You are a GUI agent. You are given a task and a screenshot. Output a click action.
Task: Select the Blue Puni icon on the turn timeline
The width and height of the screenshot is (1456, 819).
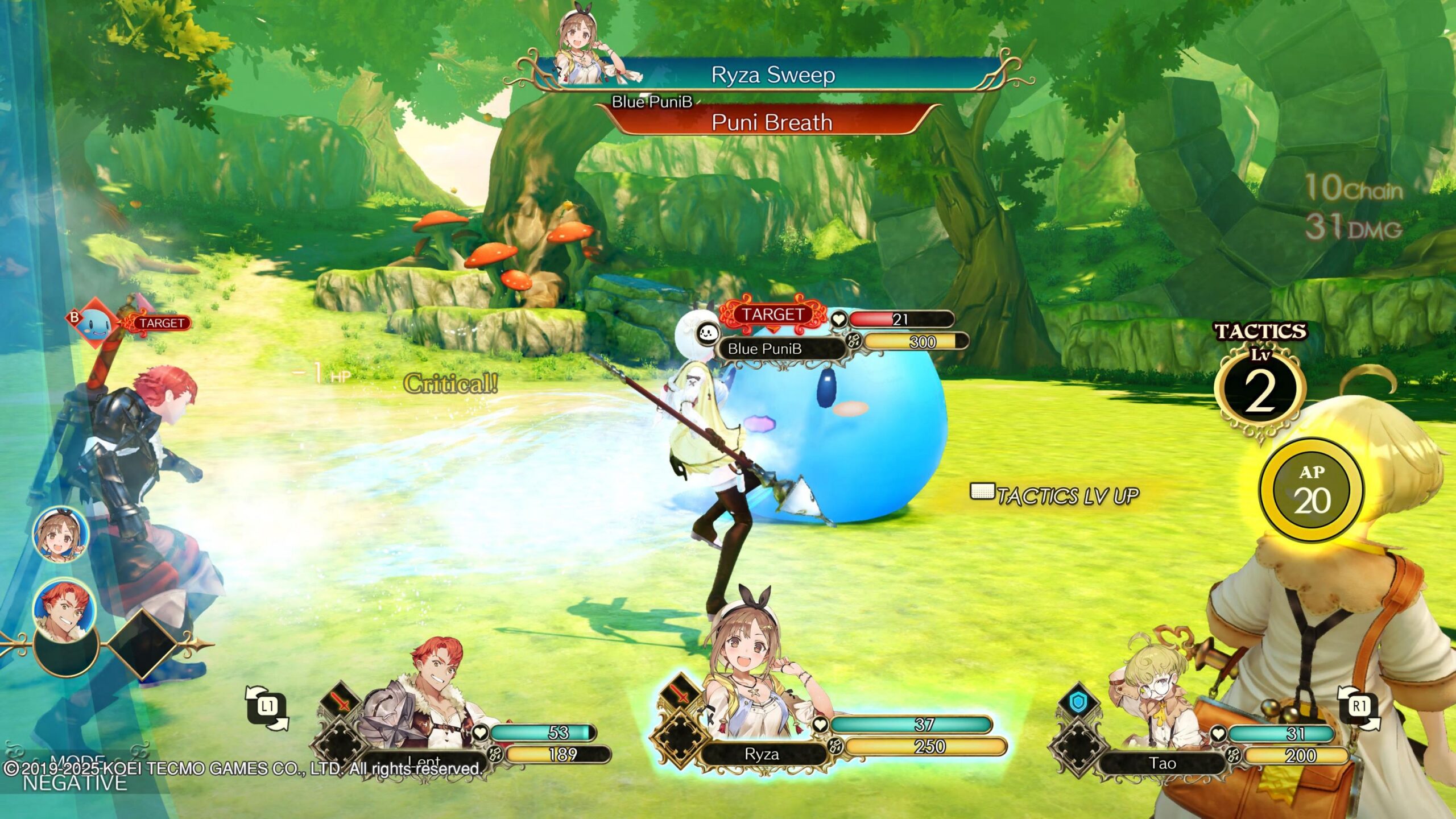(x=94, y=324)
